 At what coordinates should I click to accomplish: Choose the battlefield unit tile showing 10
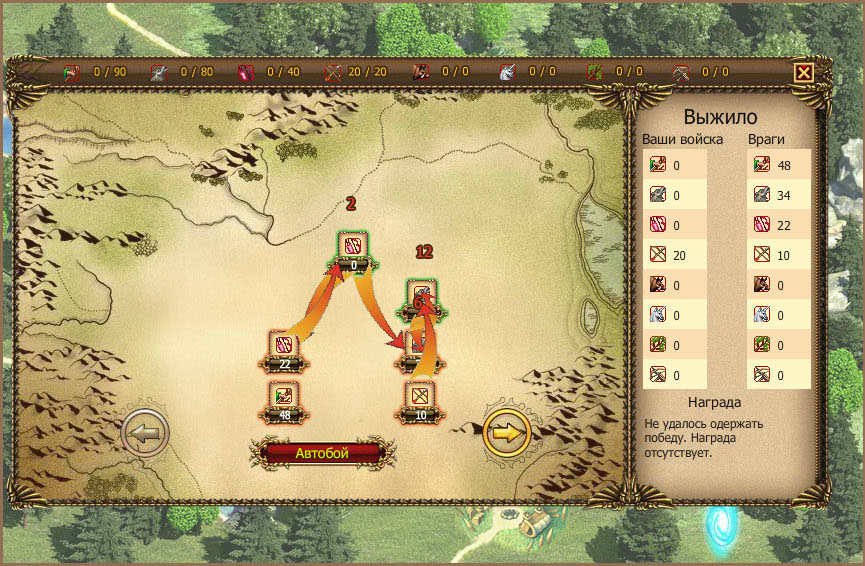pyautogui.click(x=420, y=399)
